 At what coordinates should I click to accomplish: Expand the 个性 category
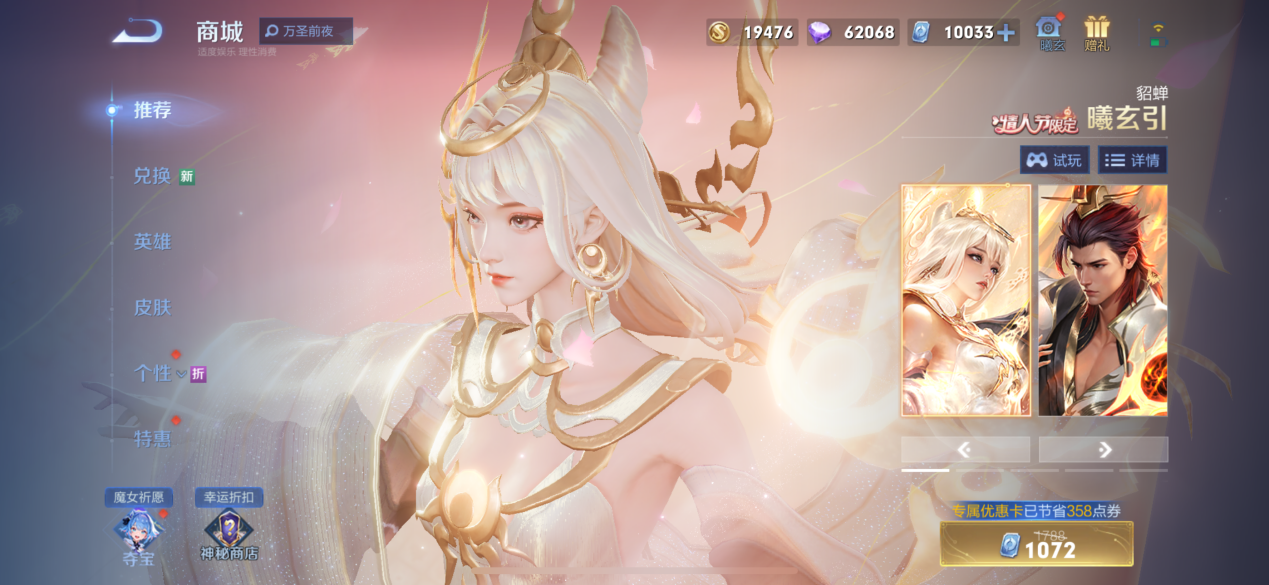click(x=157, y=373)
